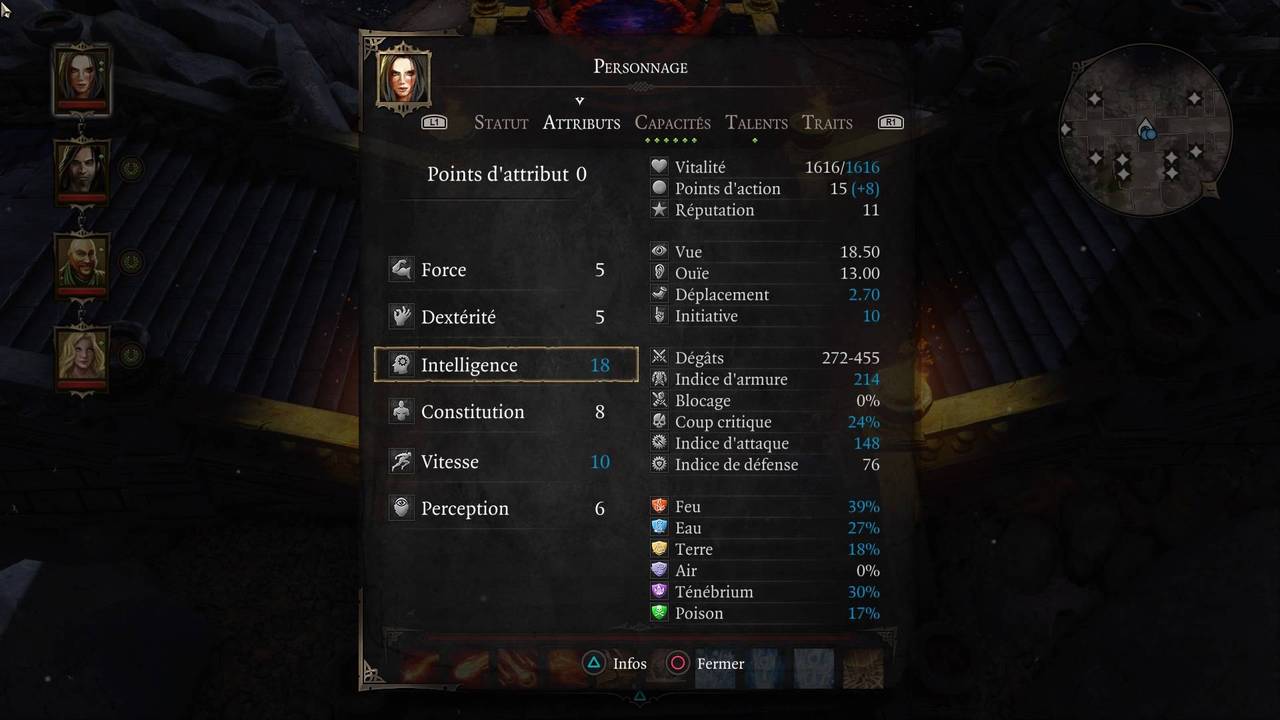This screenshot has width=1280, height=720.
Task: Select the Force attribute row
Action: click(x=505, y=270)
